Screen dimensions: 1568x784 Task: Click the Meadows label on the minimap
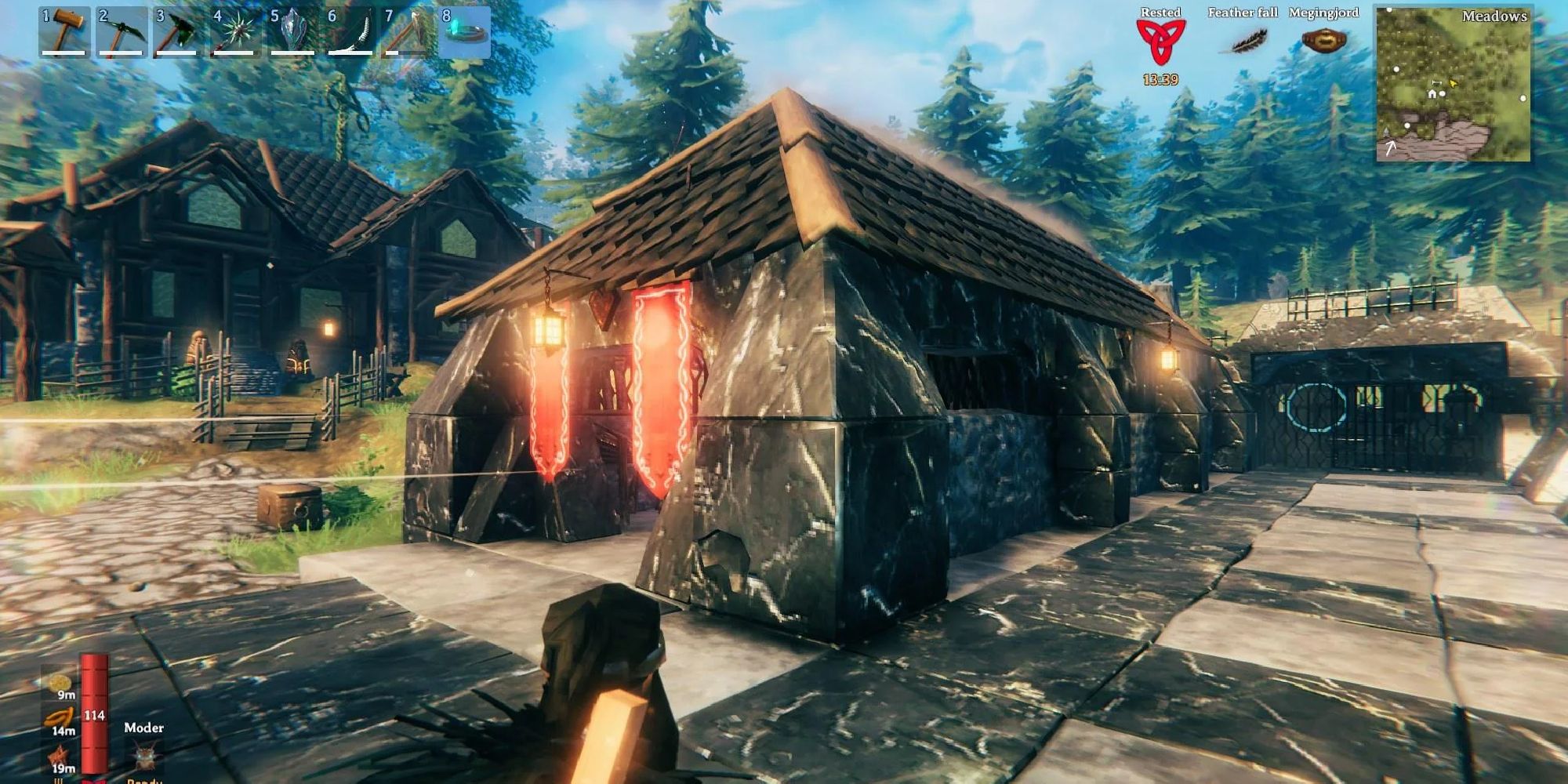point(1494,16)
